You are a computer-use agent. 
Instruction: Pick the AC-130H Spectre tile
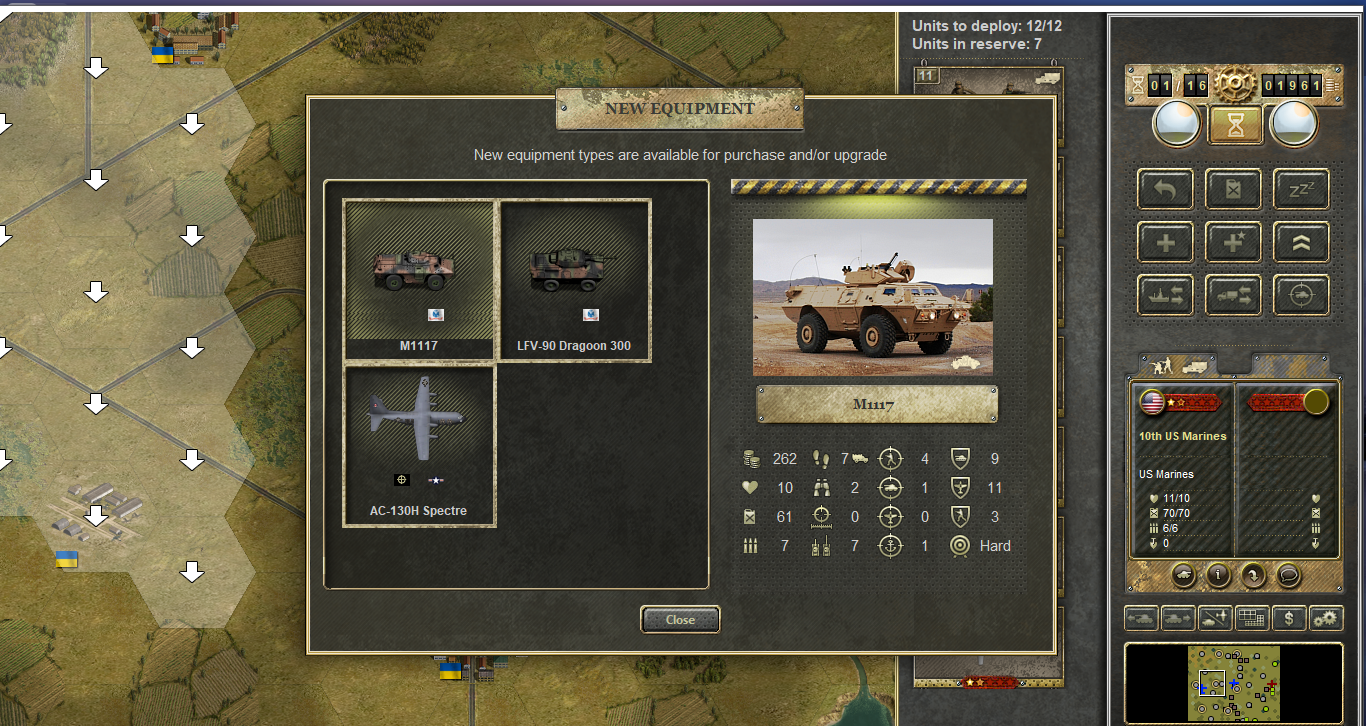tap(419, 446)
